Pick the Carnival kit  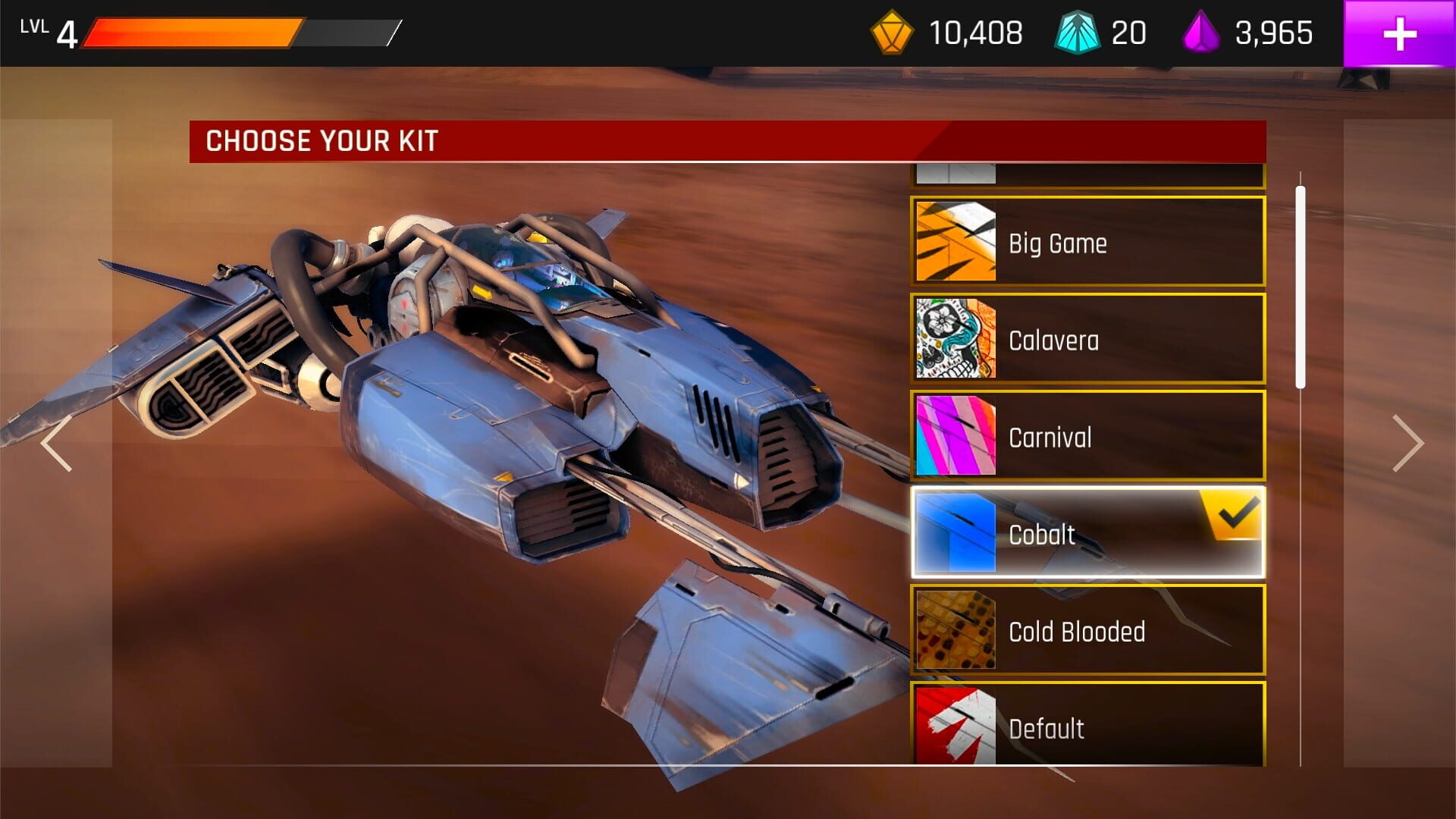1087,436
